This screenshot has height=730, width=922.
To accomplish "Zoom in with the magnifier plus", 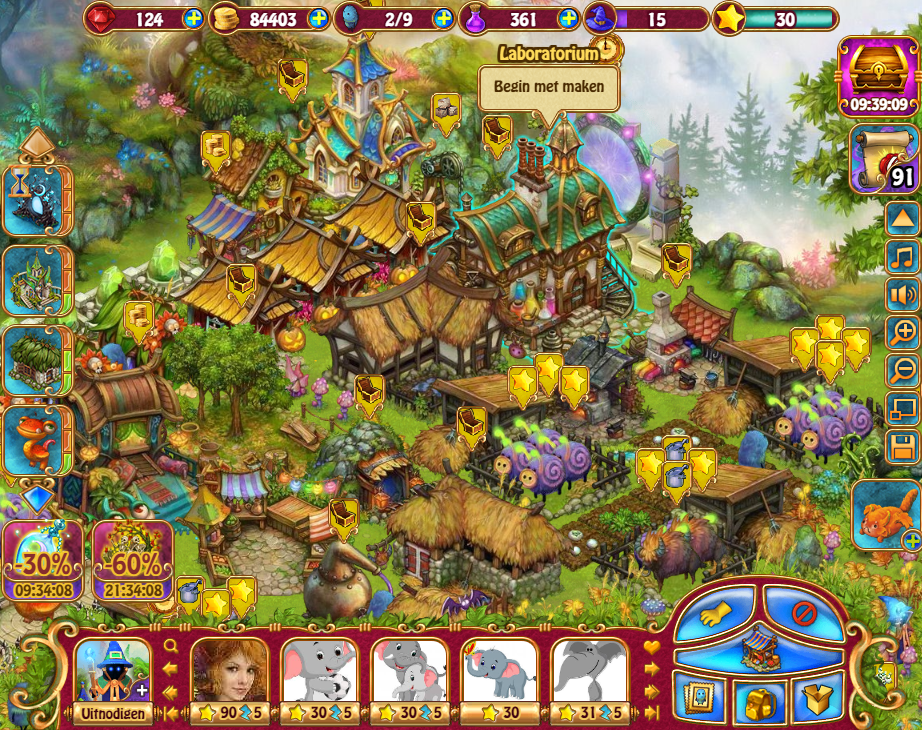I will click(x=902, y=332).
